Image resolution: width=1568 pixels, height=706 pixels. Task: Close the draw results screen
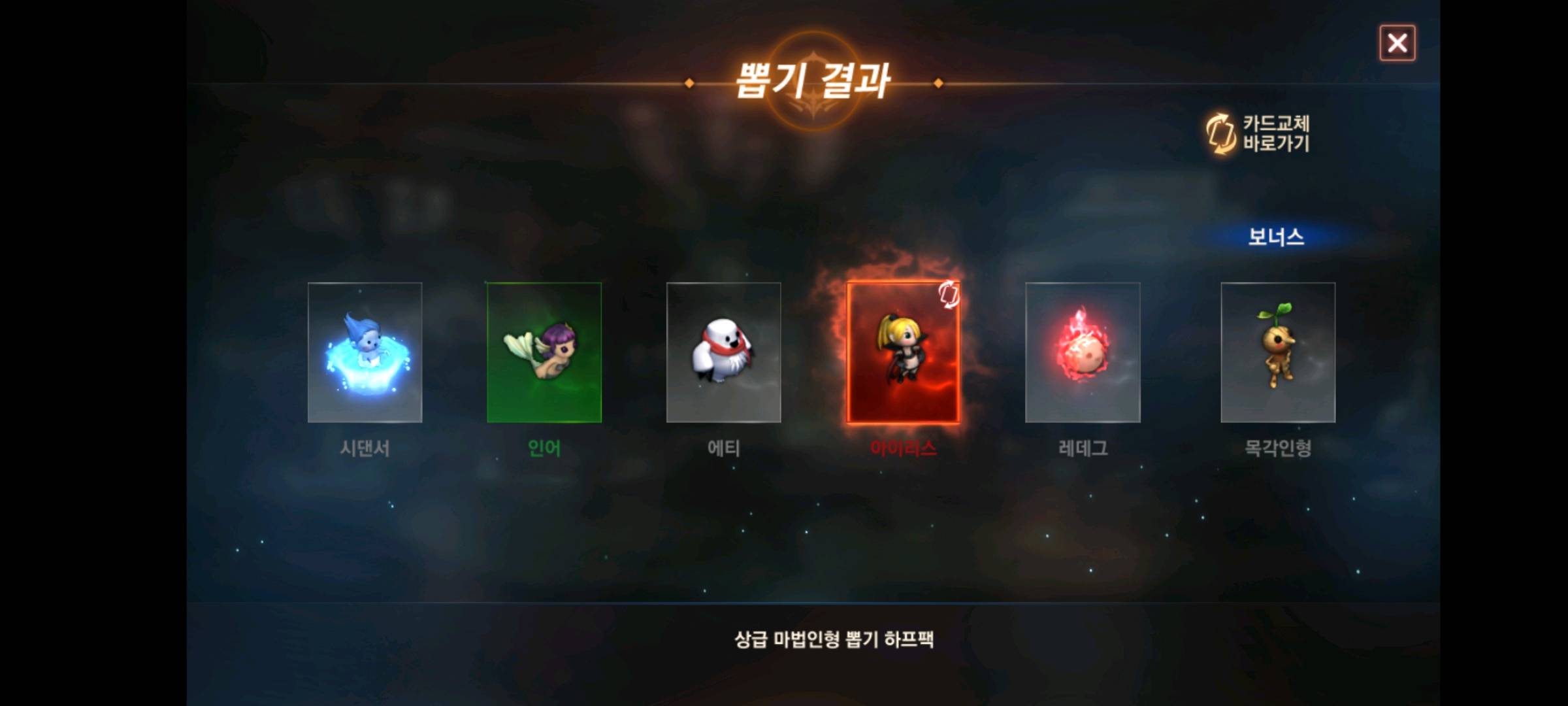click(x=1398, y=42)
